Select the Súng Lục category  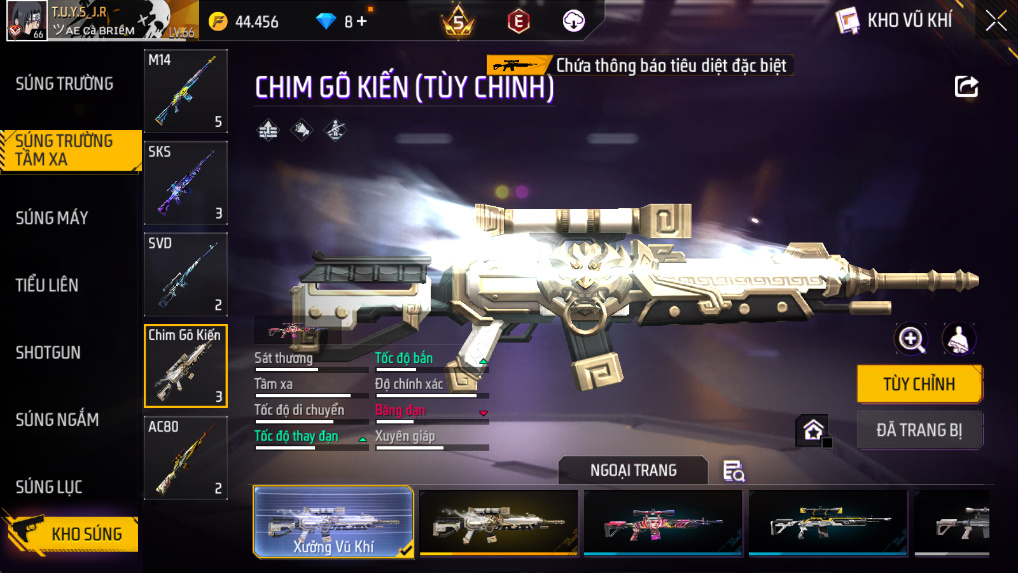49,487
